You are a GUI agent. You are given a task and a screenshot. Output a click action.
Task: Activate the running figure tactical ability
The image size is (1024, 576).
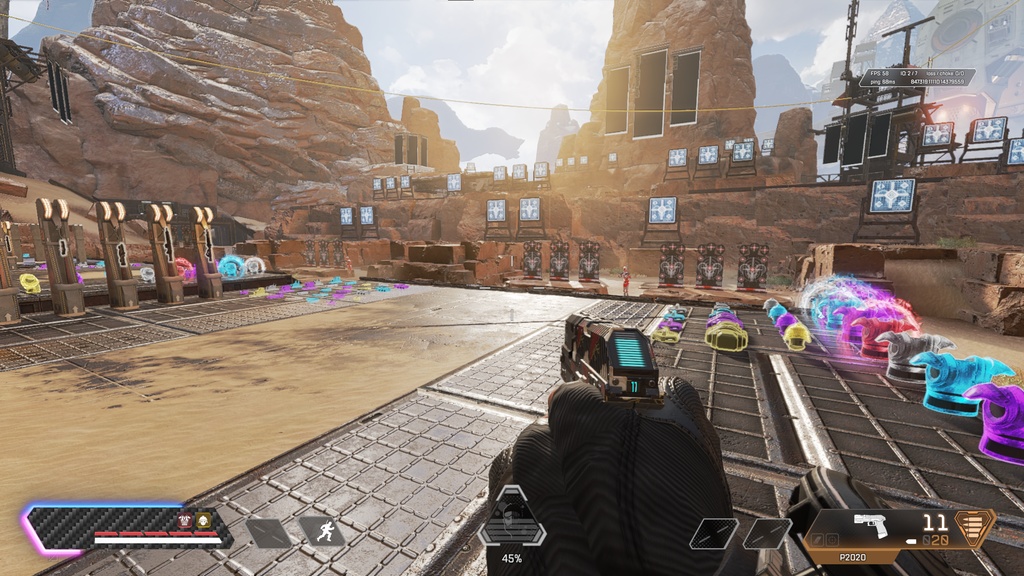click(322, 532)
